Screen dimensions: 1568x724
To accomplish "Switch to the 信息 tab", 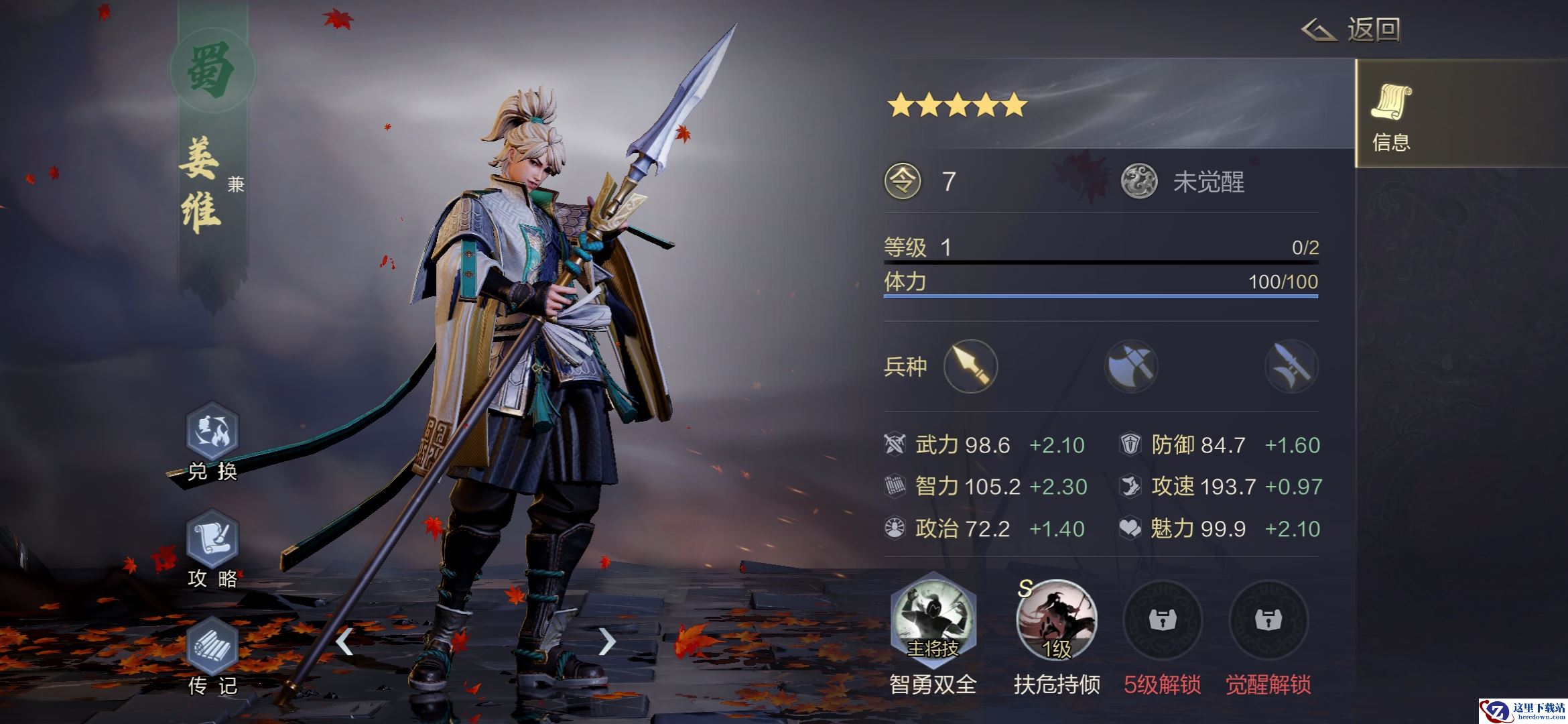I will [1391, 114].
